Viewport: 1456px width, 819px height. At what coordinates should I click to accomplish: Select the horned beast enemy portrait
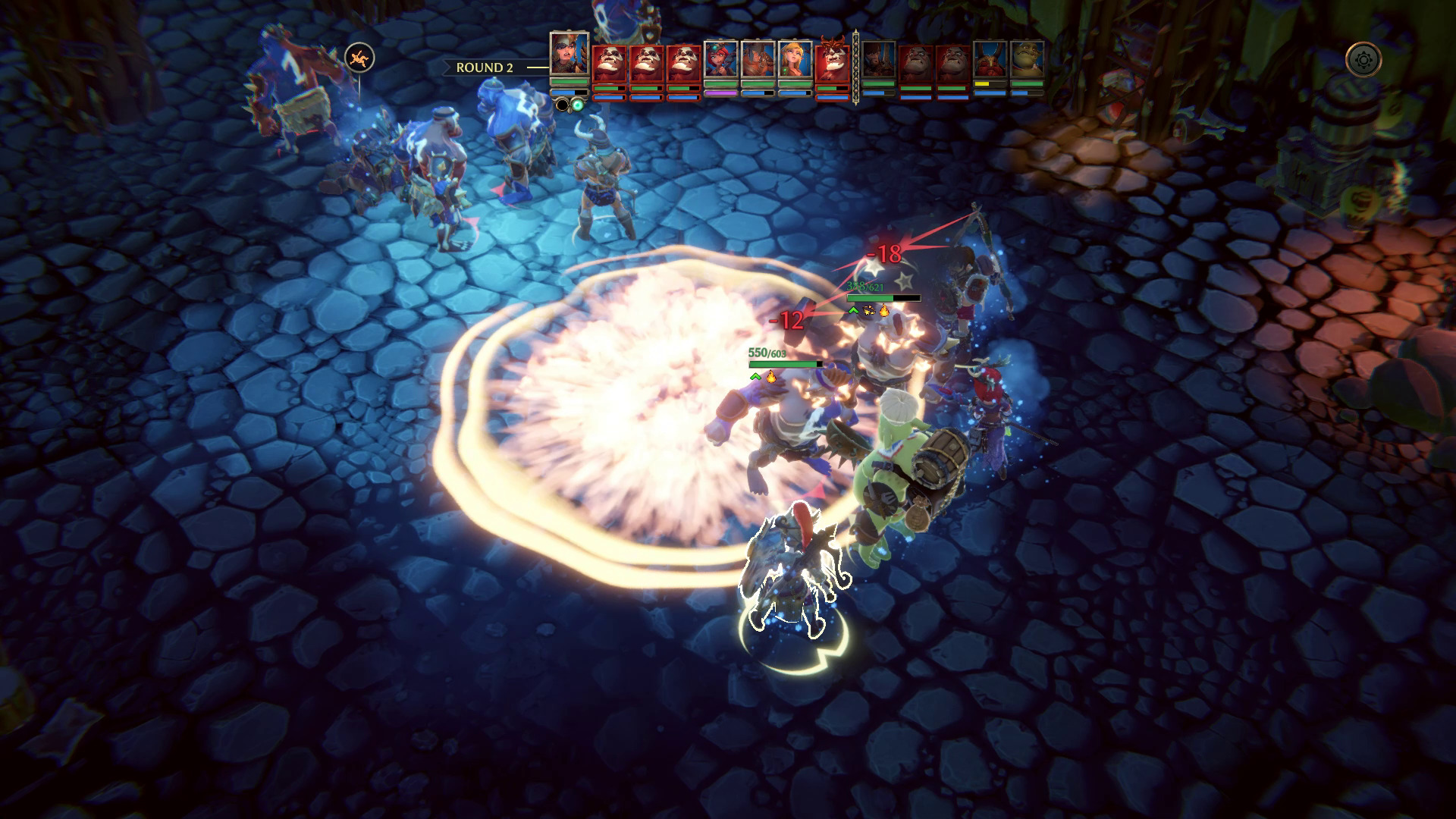pyautogui.click(x=833, y=61)
